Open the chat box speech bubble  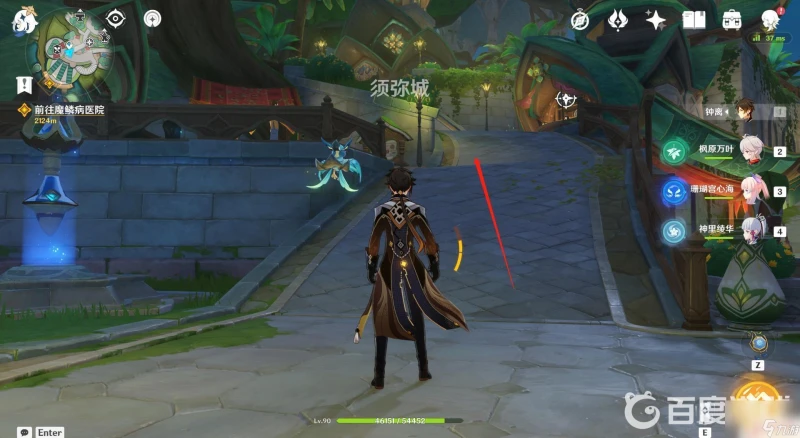click(x=24, y=432)
